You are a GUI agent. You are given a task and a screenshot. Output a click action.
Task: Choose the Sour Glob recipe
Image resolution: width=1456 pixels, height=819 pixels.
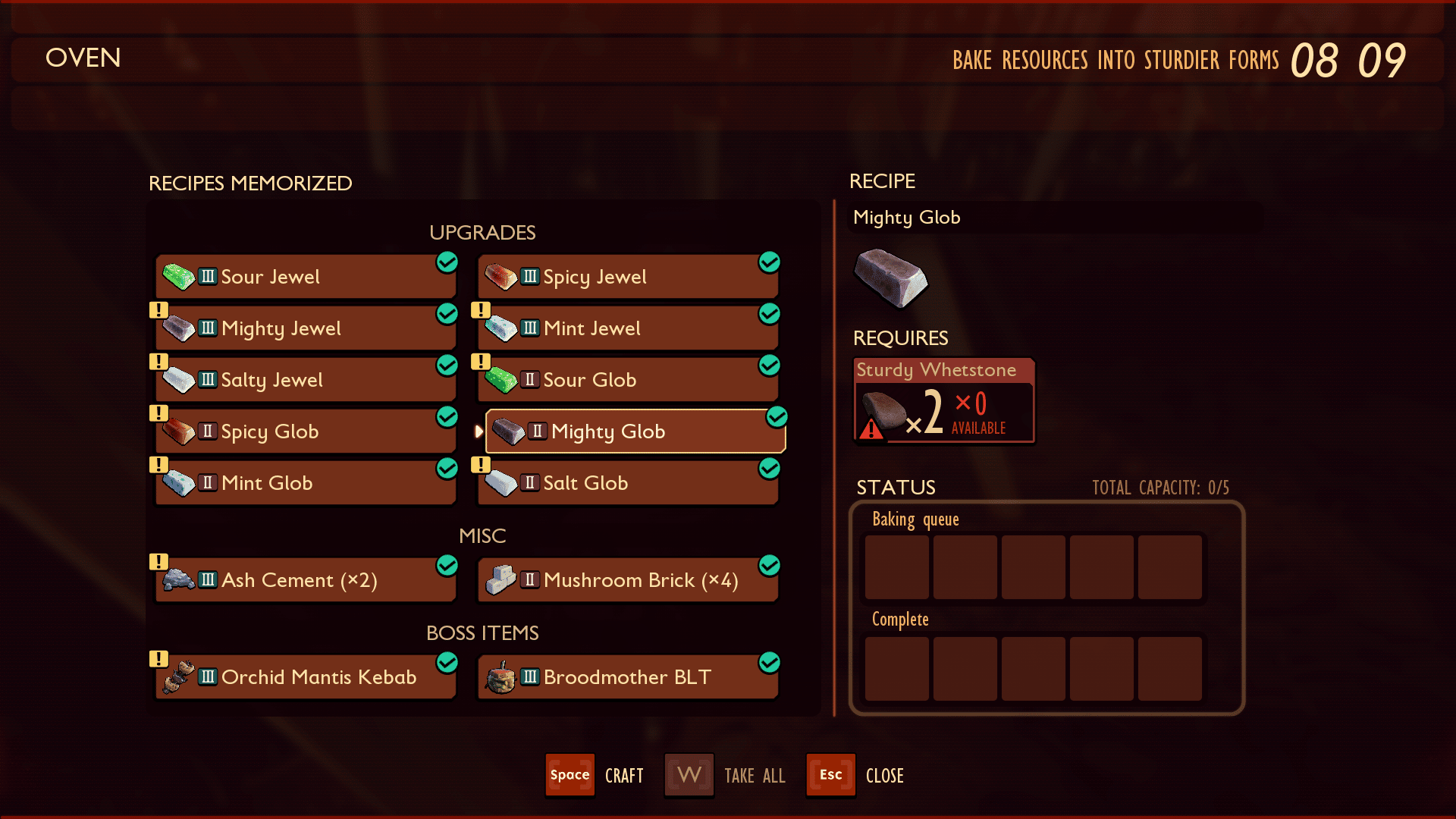point(628,380)
